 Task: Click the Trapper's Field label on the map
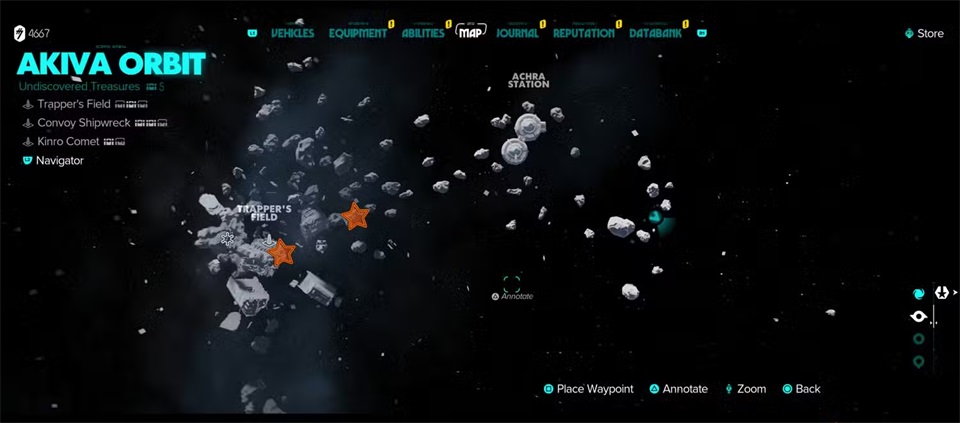point(265,212)
